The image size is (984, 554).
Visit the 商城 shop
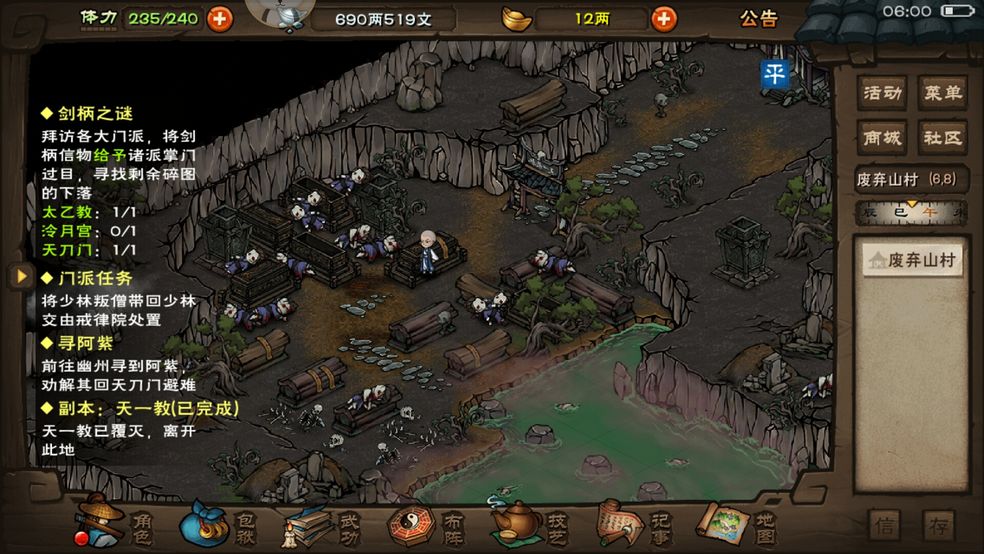tap(883, 137)
